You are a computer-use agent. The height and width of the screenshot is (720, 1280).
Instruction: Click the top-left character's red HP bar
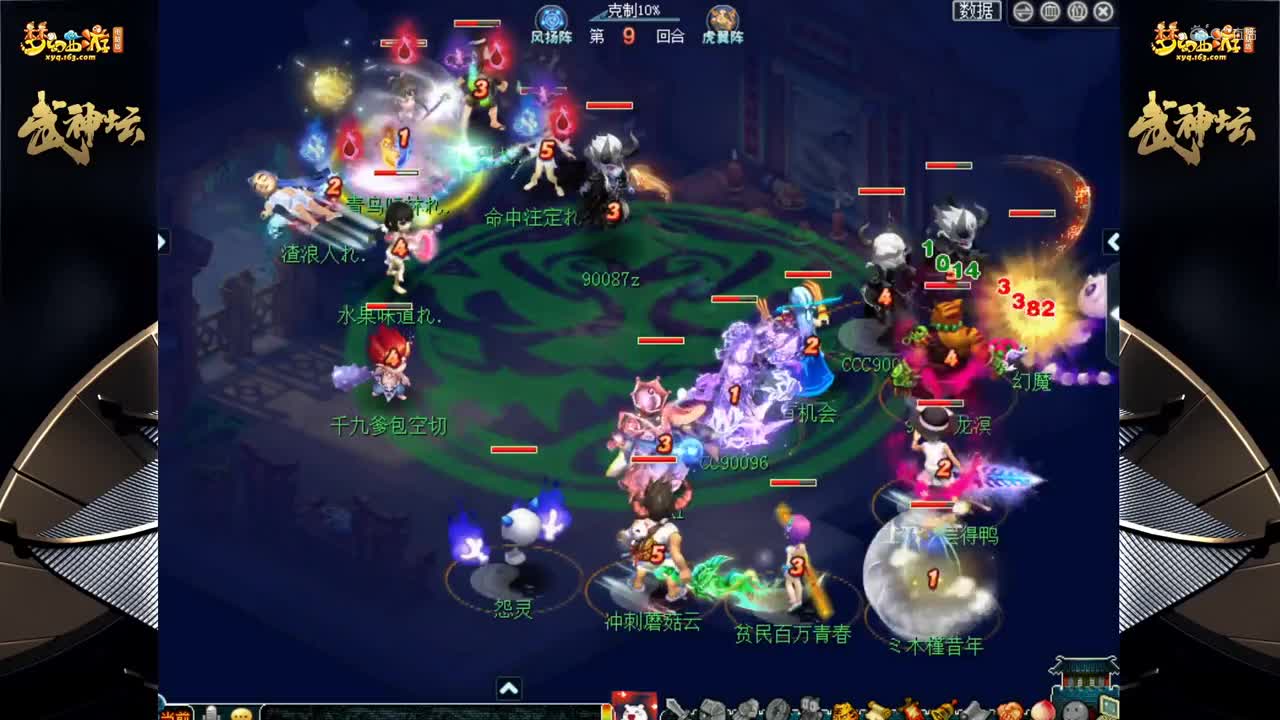[x=404, y=43]
